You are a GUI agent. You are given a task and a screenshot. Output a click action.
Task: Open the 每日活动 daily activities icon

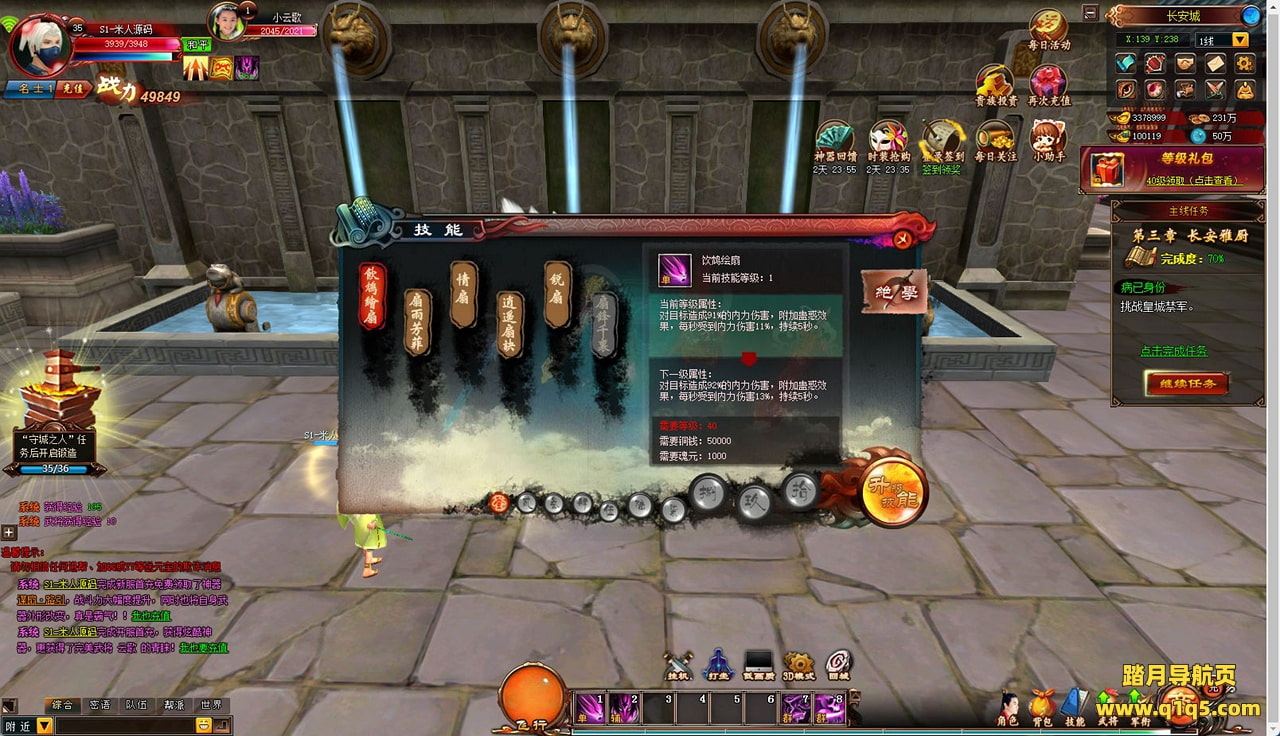coord(1048,30)
